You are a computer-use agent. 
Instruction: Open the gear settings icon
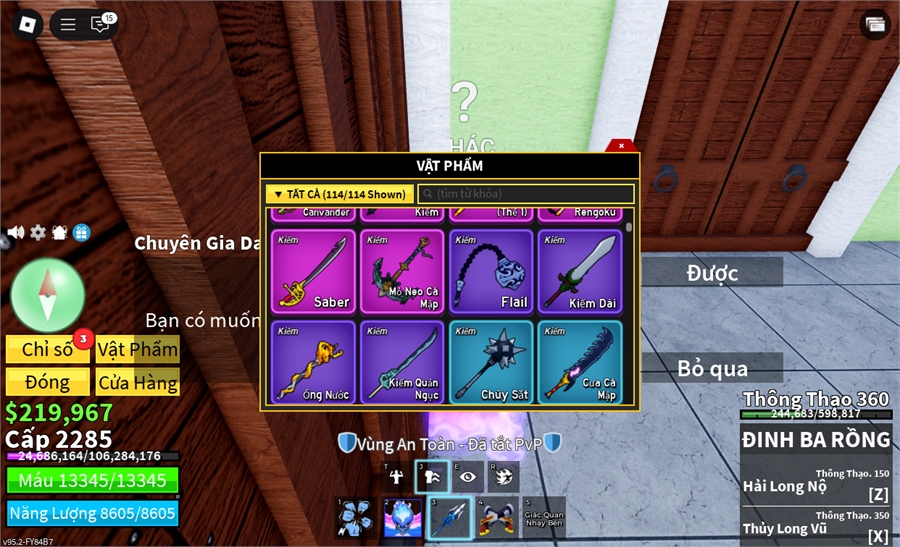pos(38,232)
